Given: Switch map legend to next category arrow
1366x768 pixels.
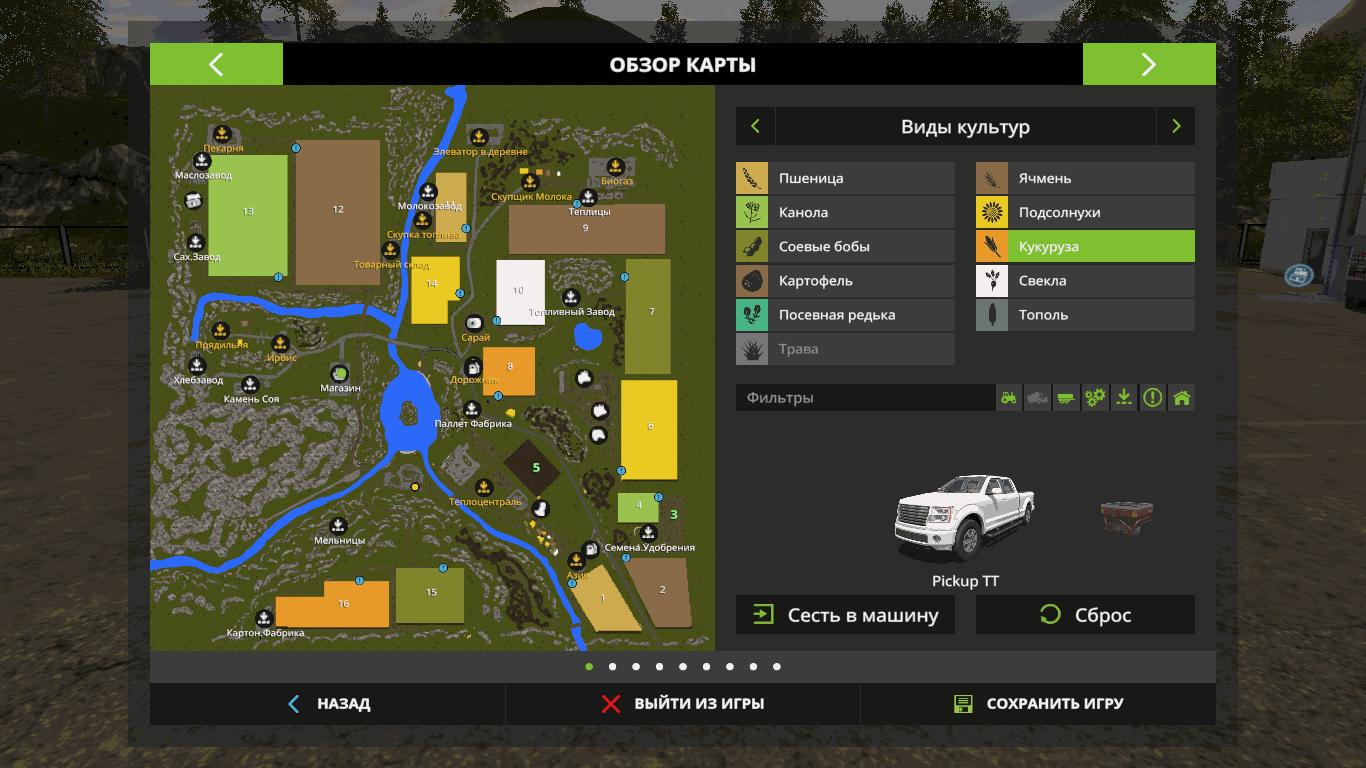Looking at the screenshot, I should pos(1176,126).
